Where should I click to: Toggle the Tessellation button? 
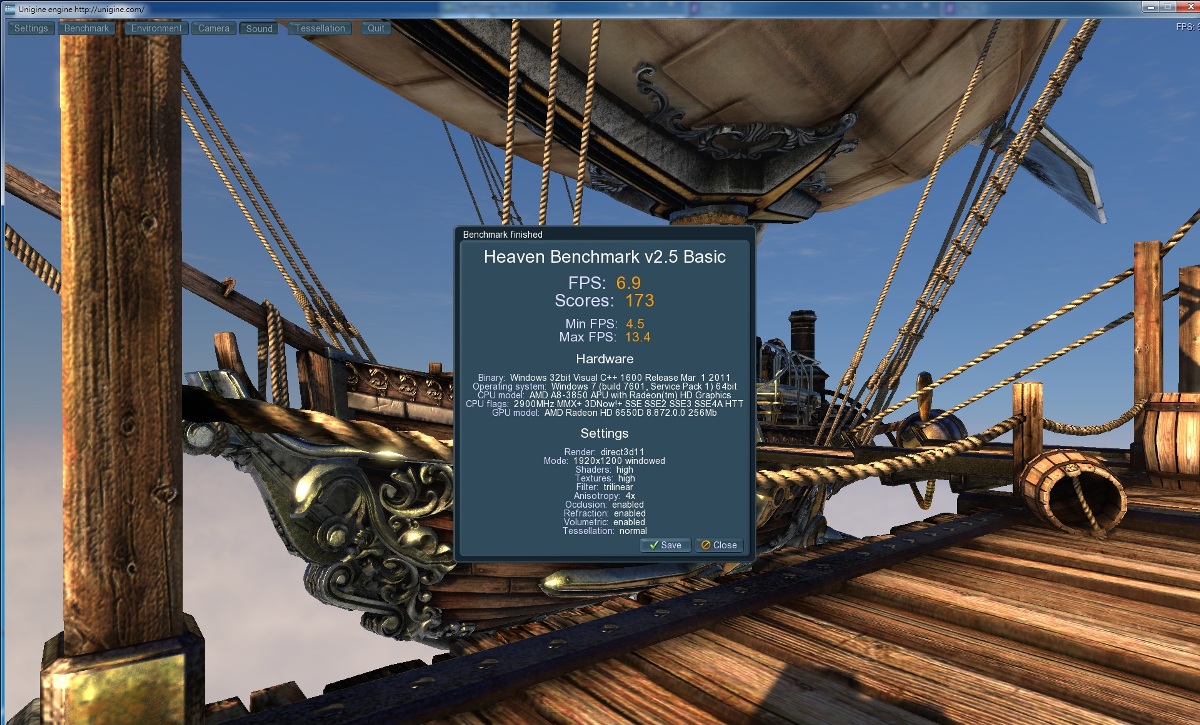pos(320,28)
